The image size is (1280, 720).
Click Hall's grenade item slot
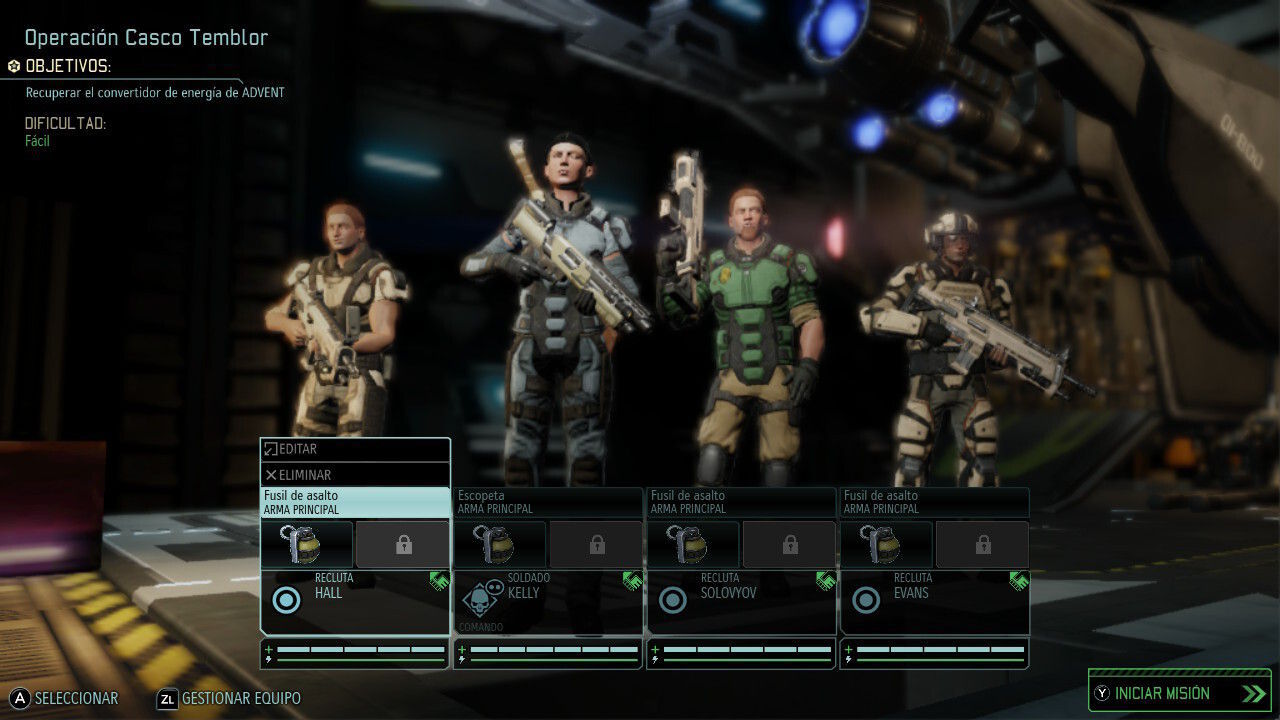(x=307, y=544)
